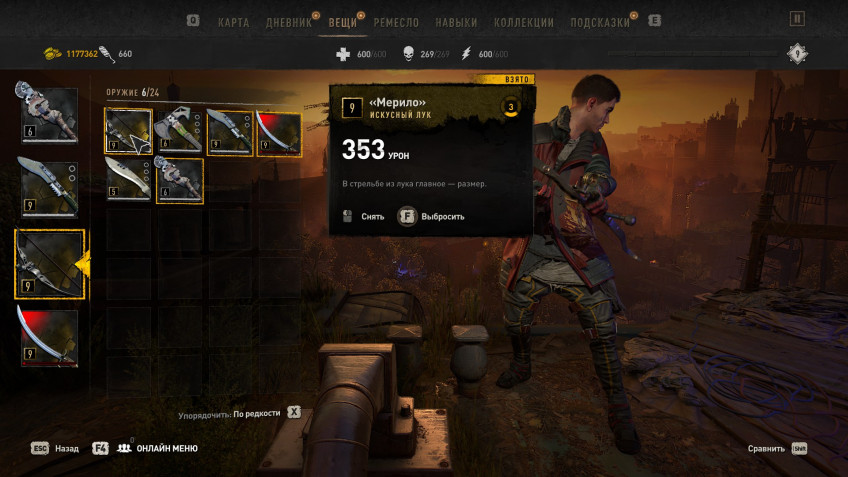Switch to the Дневник tab
Screen dimensions: 848x477
(x=288, y=22)
